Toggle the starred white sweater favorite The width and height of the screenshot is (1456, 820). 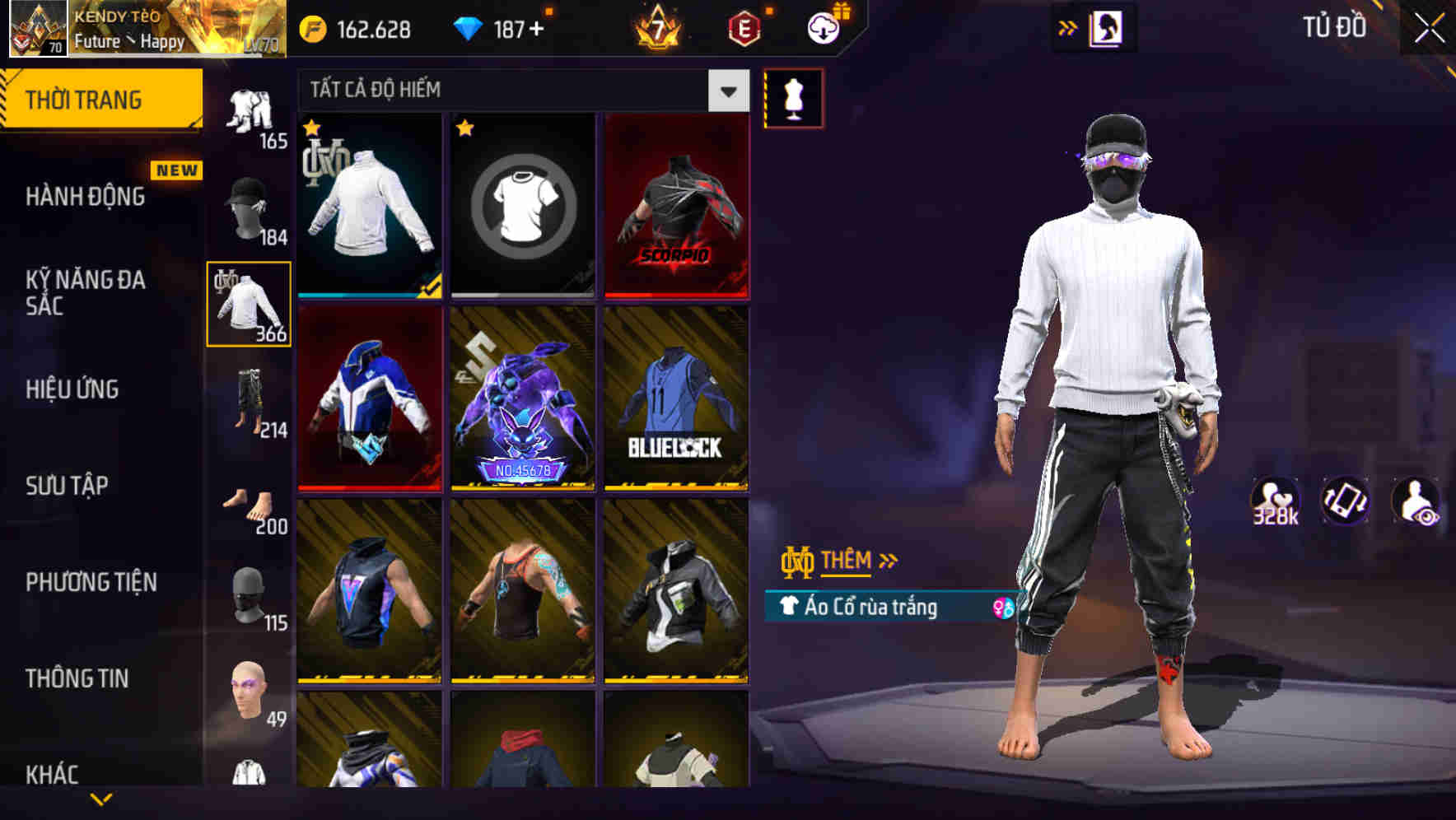[x=311, y=128]
